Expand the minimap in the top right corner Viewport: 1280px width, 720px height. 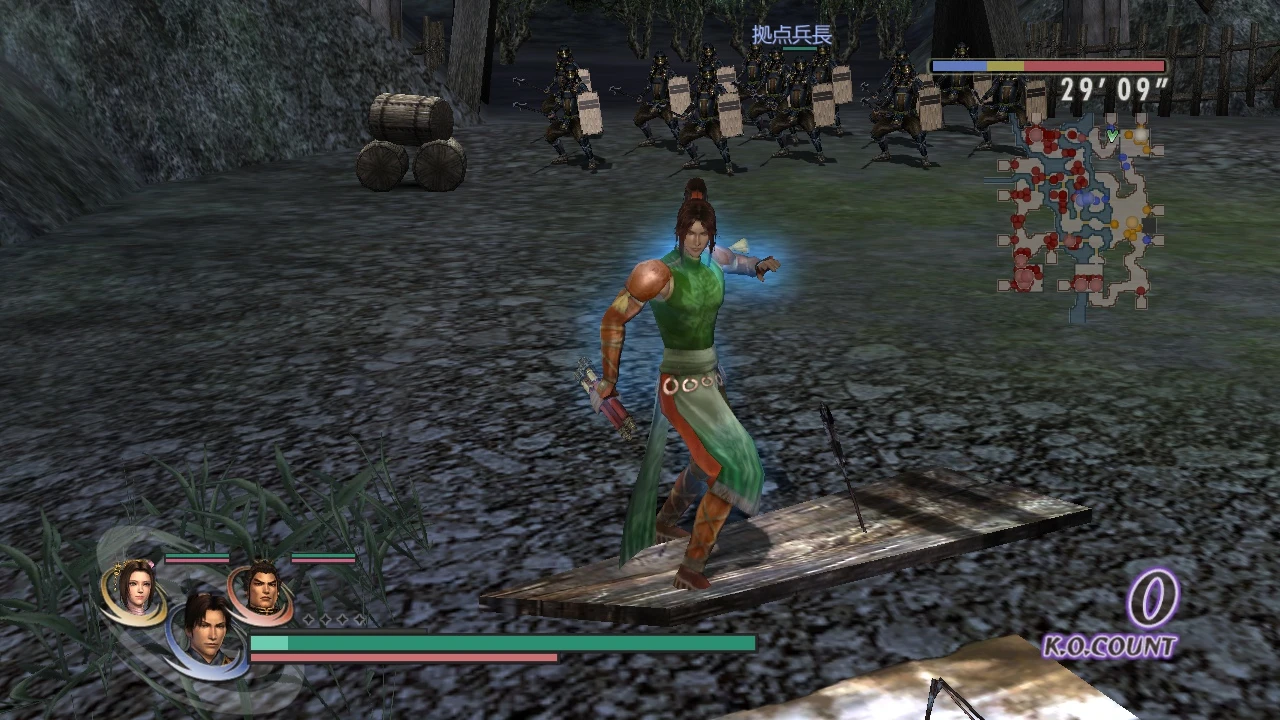(1075, 210)
